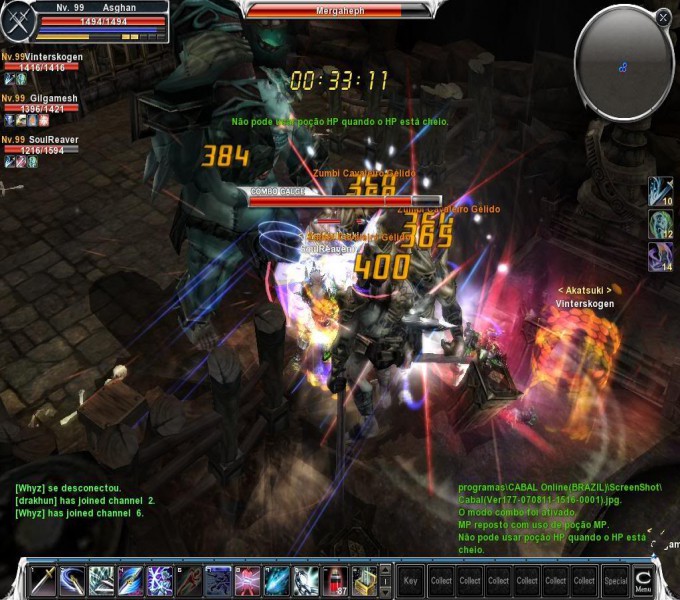Select party member Vinterskogen's frame
Image resolution: width=680 pixels, height=600 pixels.
(42, 64)
